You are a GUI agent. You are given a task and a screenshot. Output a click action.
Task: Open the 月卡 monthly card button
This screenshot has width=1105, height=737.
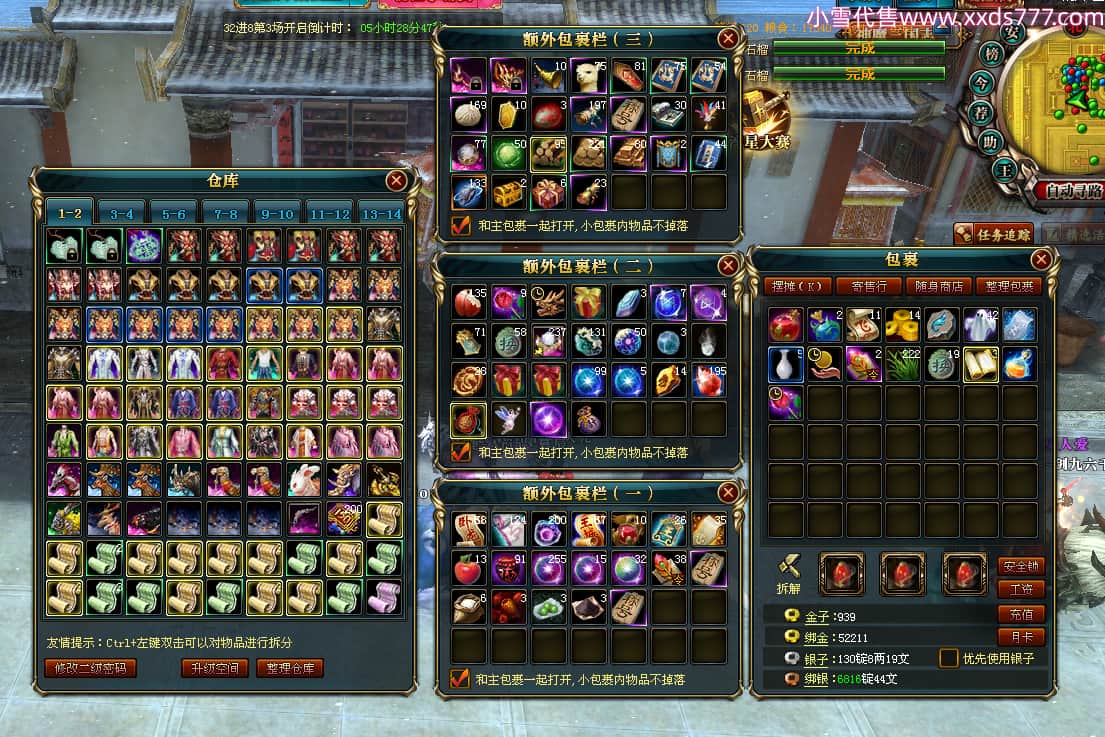click(1020, 636)
